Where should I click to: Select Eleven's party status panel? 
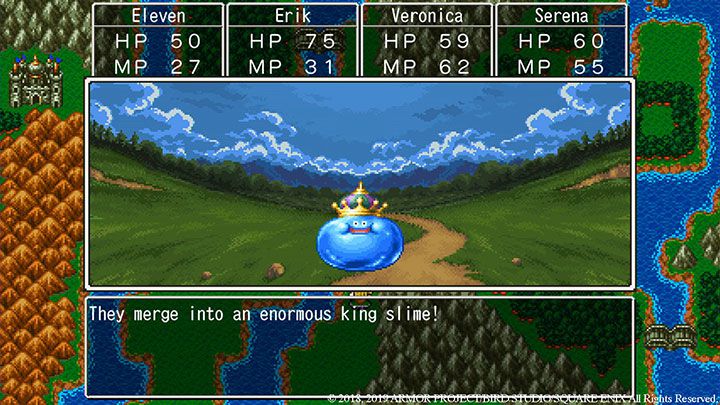(x=157, y=41)
